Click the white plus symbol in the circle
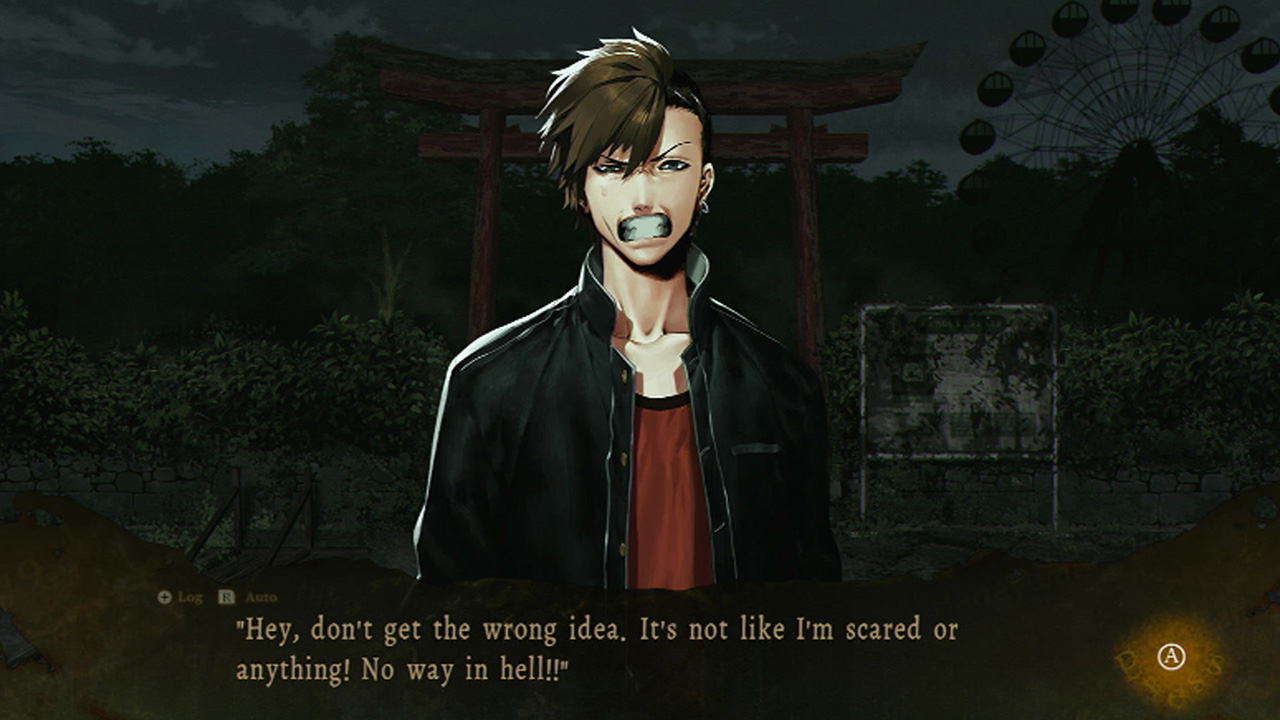Viewport: 1280px width, 720px height. pos(166,598)
